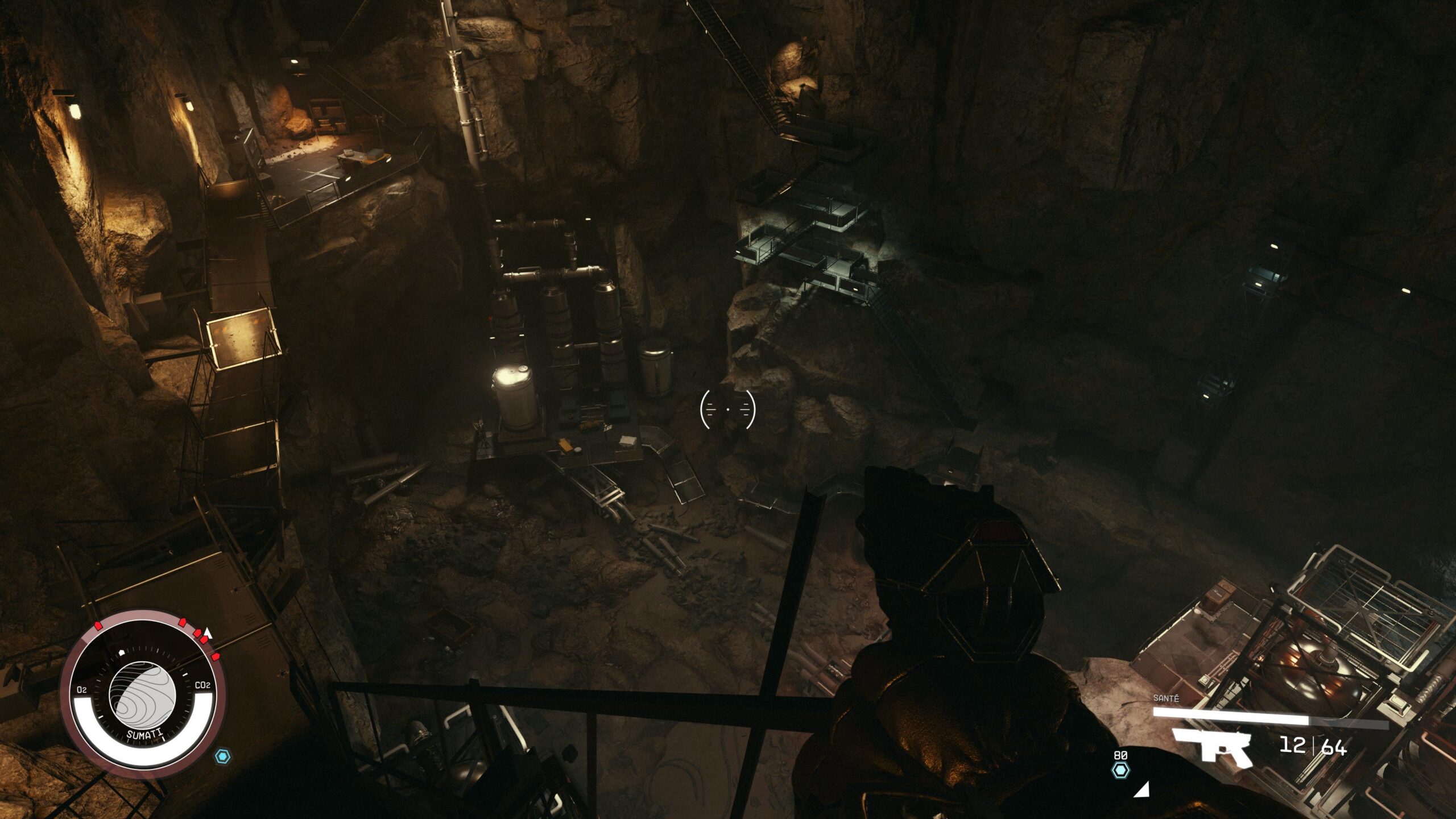This screenshot has height=819, width=1456.
Task: Click the blue hexagon beside the Sumati compass
Action: [222, 756]
